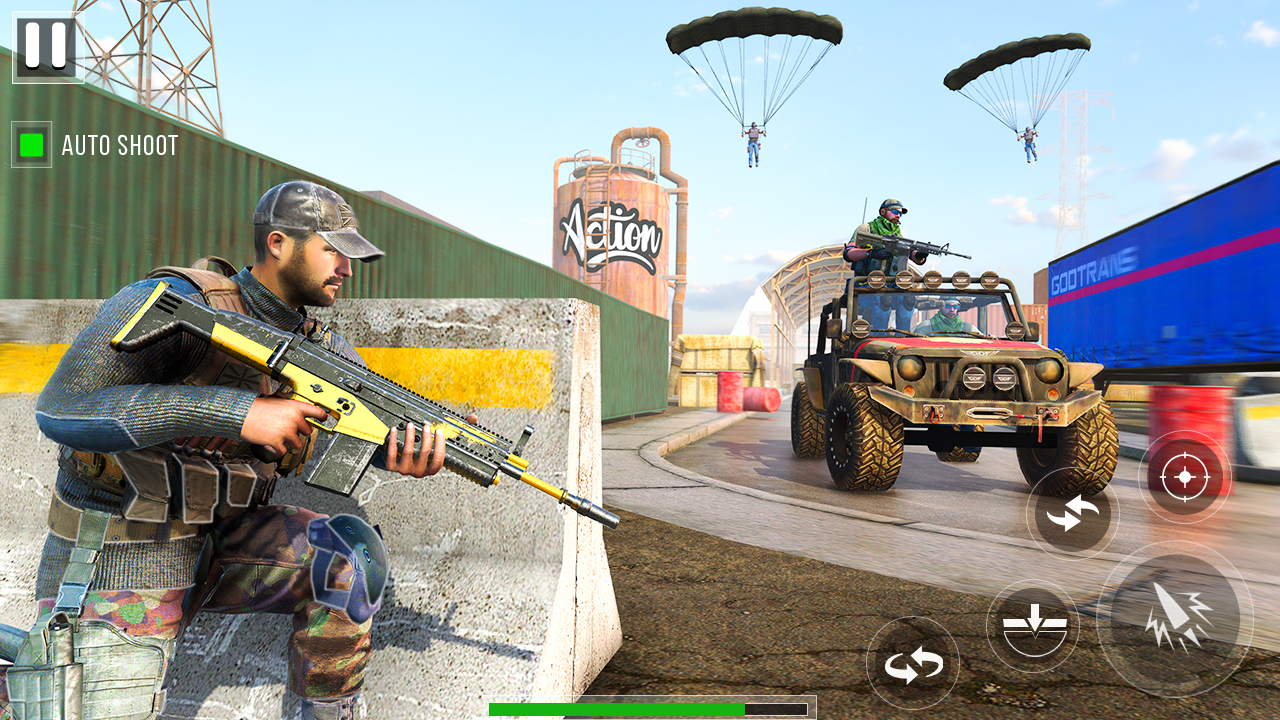Uncheck the AUTO SHOOT checkbox
The width and height of the screenshot is (1280, 720).
coord(32,145)
